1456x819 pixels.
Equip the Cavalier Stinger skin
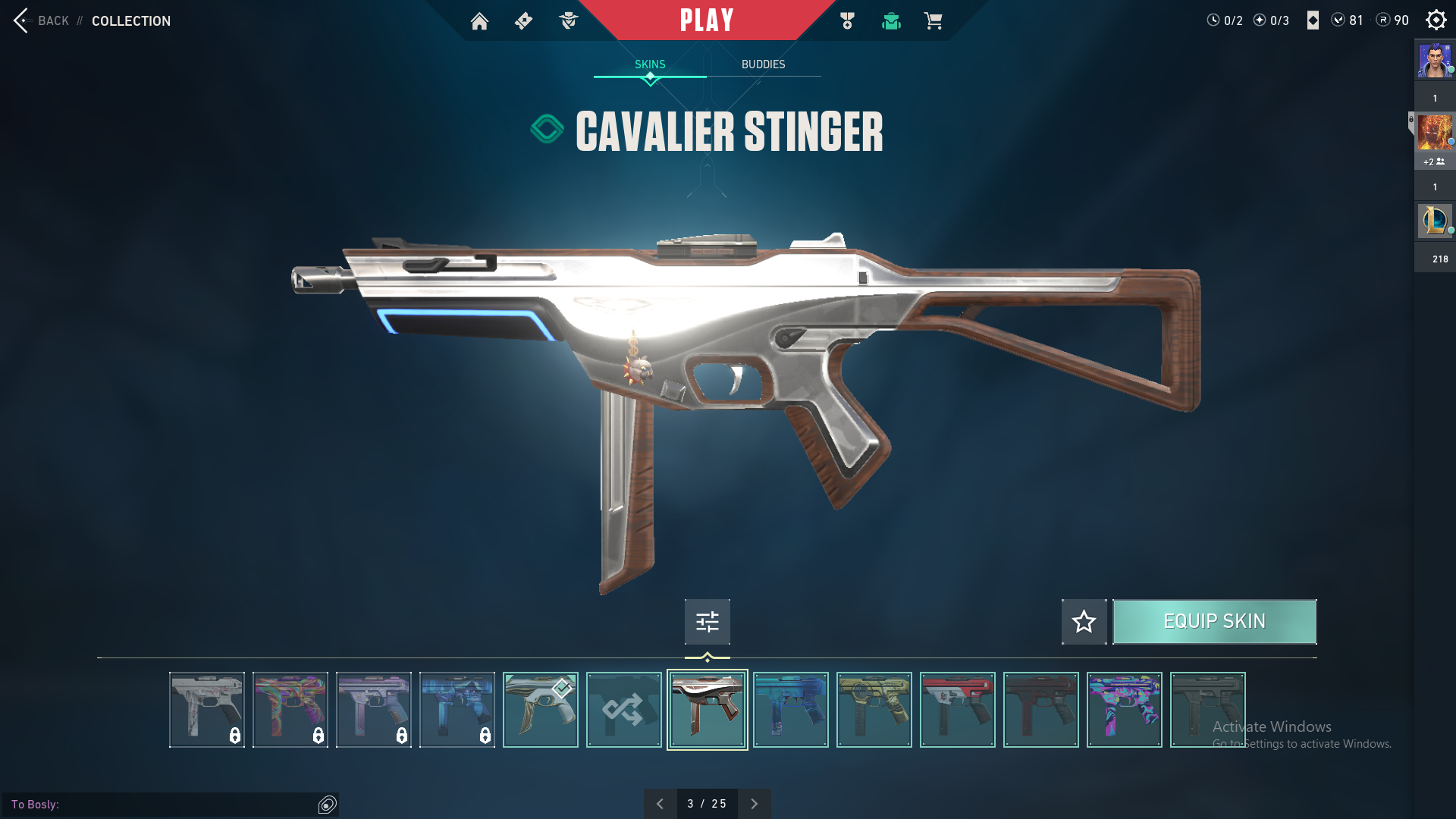click(x=1214, y=622)
